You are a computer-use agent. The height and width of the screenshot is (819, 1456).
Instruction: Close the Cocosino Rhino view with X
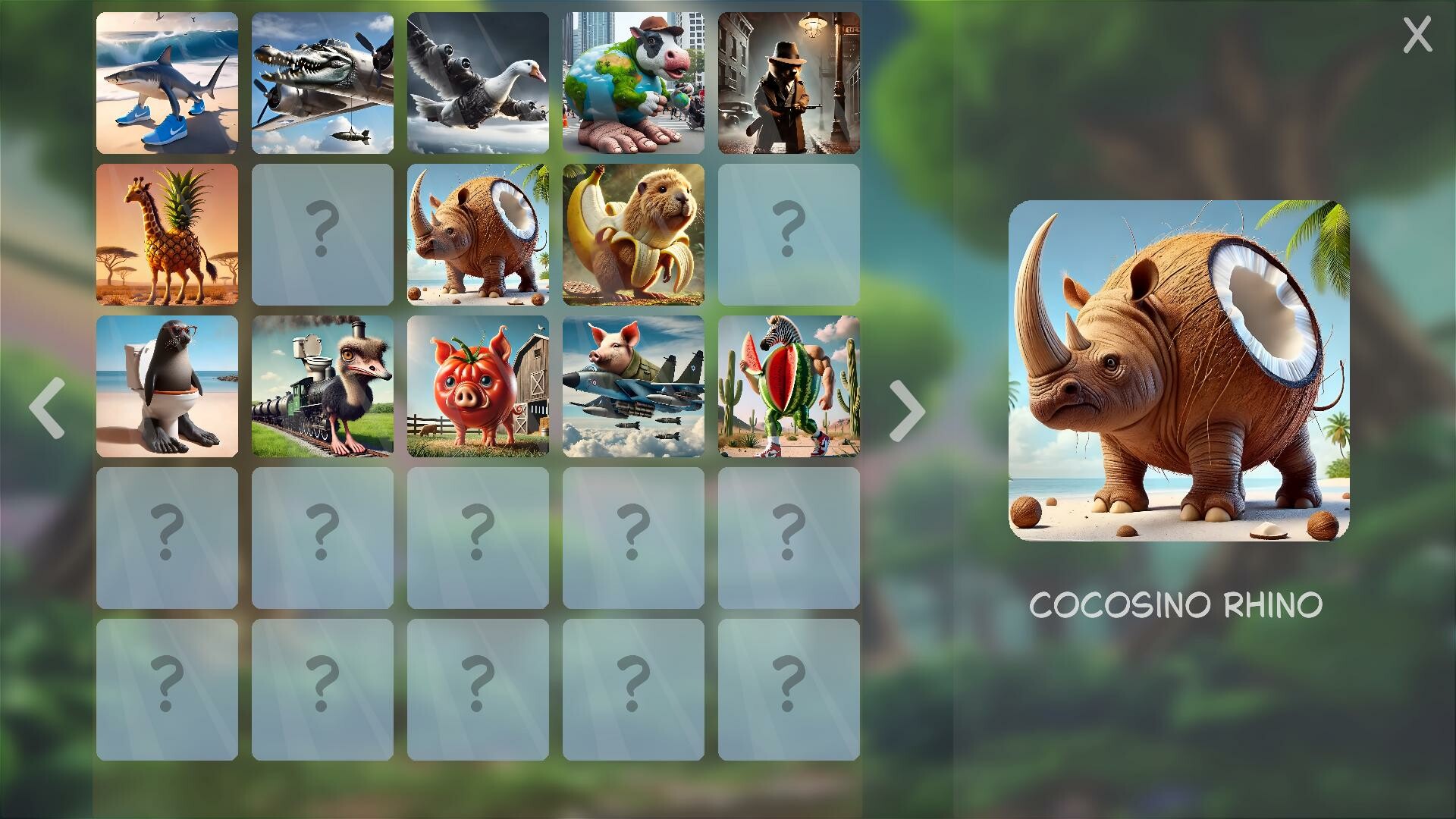click(1417, 32)
